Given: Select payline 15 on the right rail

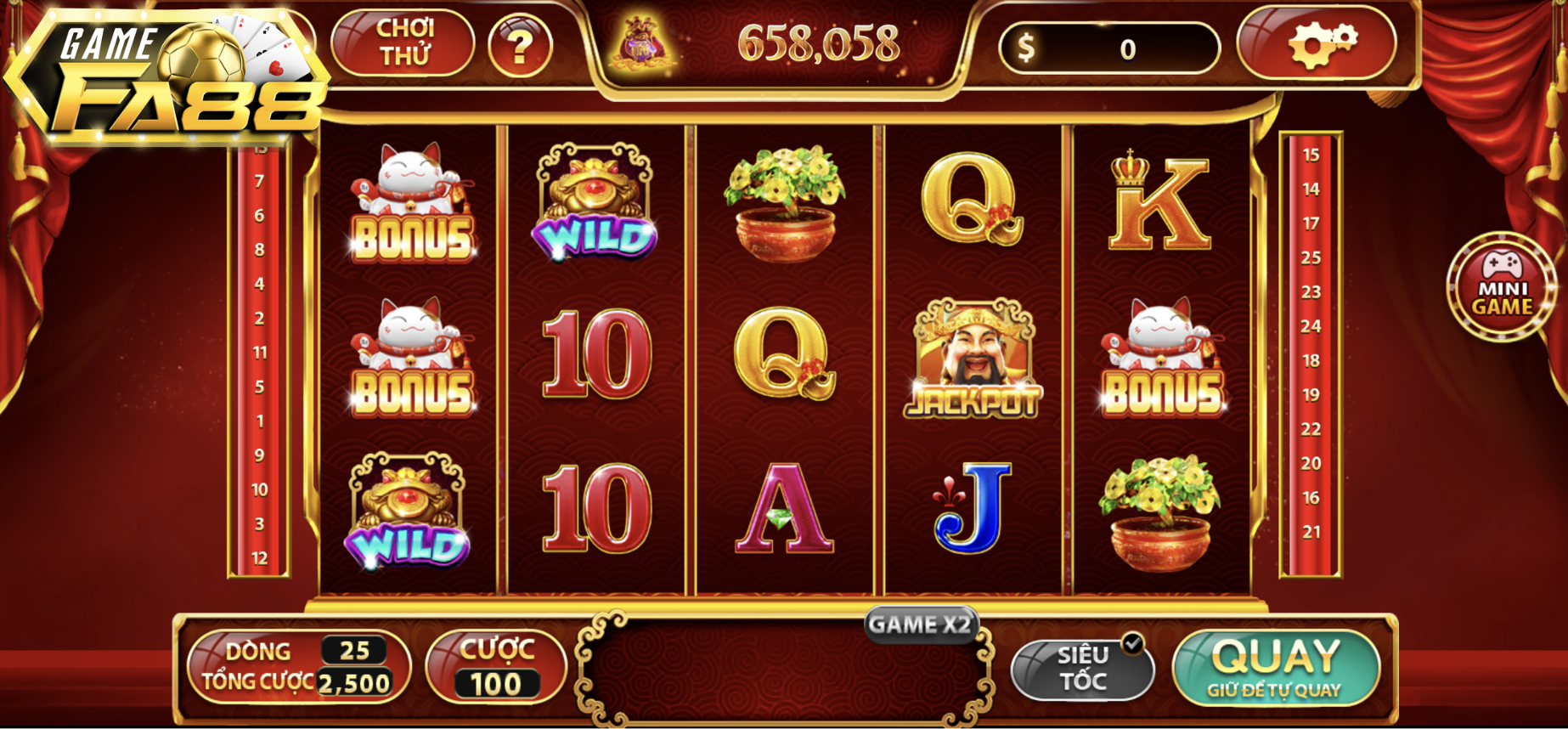Looking at the screenshot, I should click(x=1311, y=155).
